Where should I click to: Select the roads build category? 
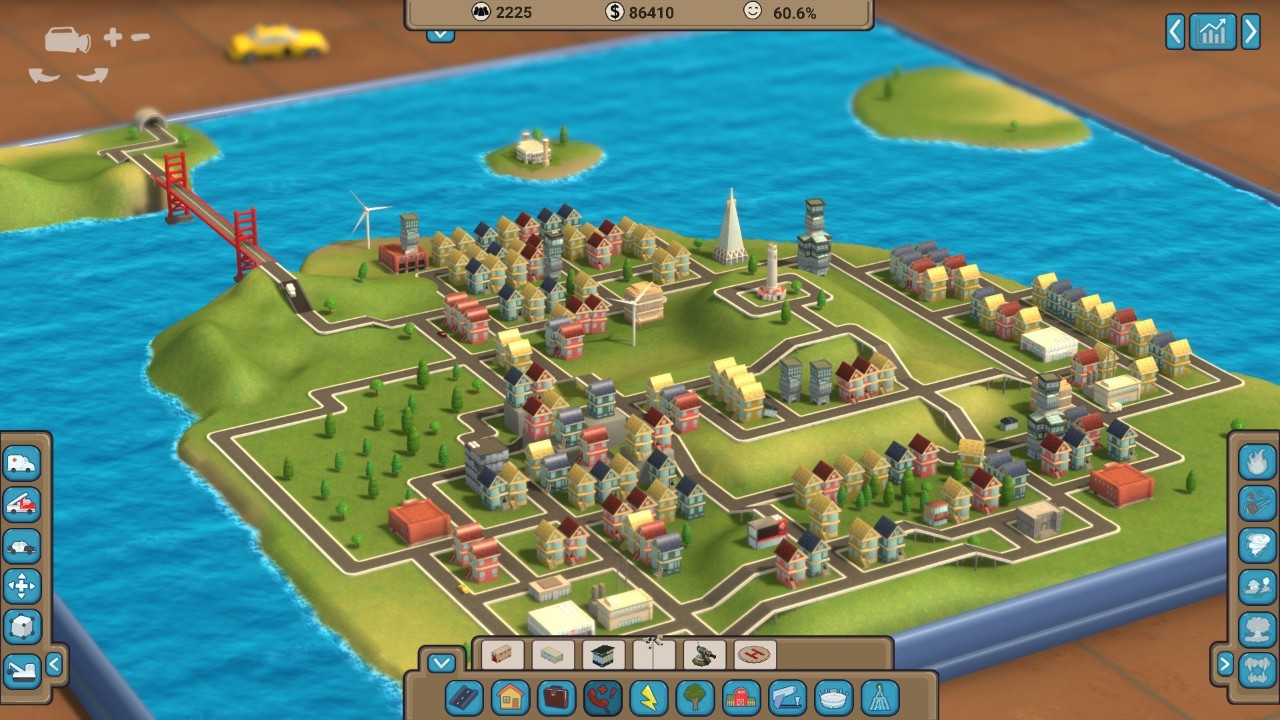pos(465,696)
